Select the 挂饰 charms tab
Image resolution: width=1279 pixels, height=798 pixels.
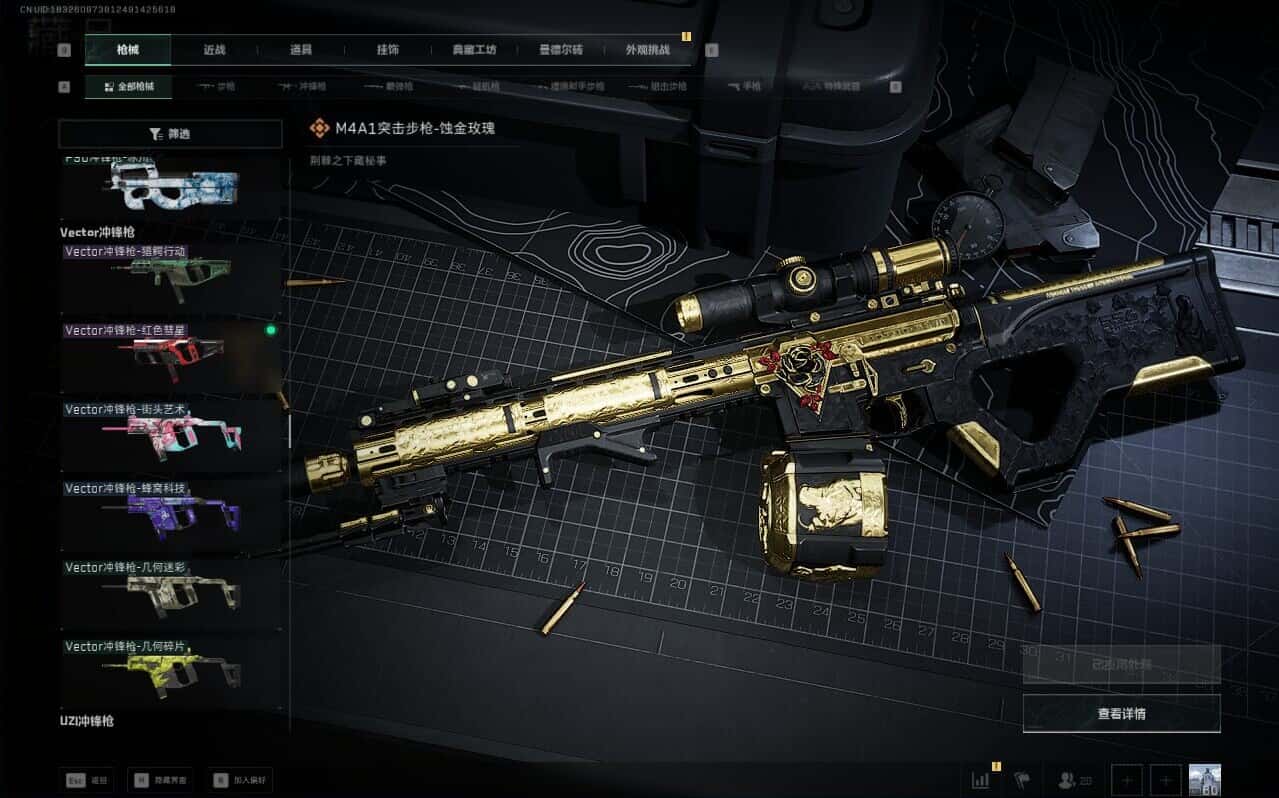click(388, 49)
